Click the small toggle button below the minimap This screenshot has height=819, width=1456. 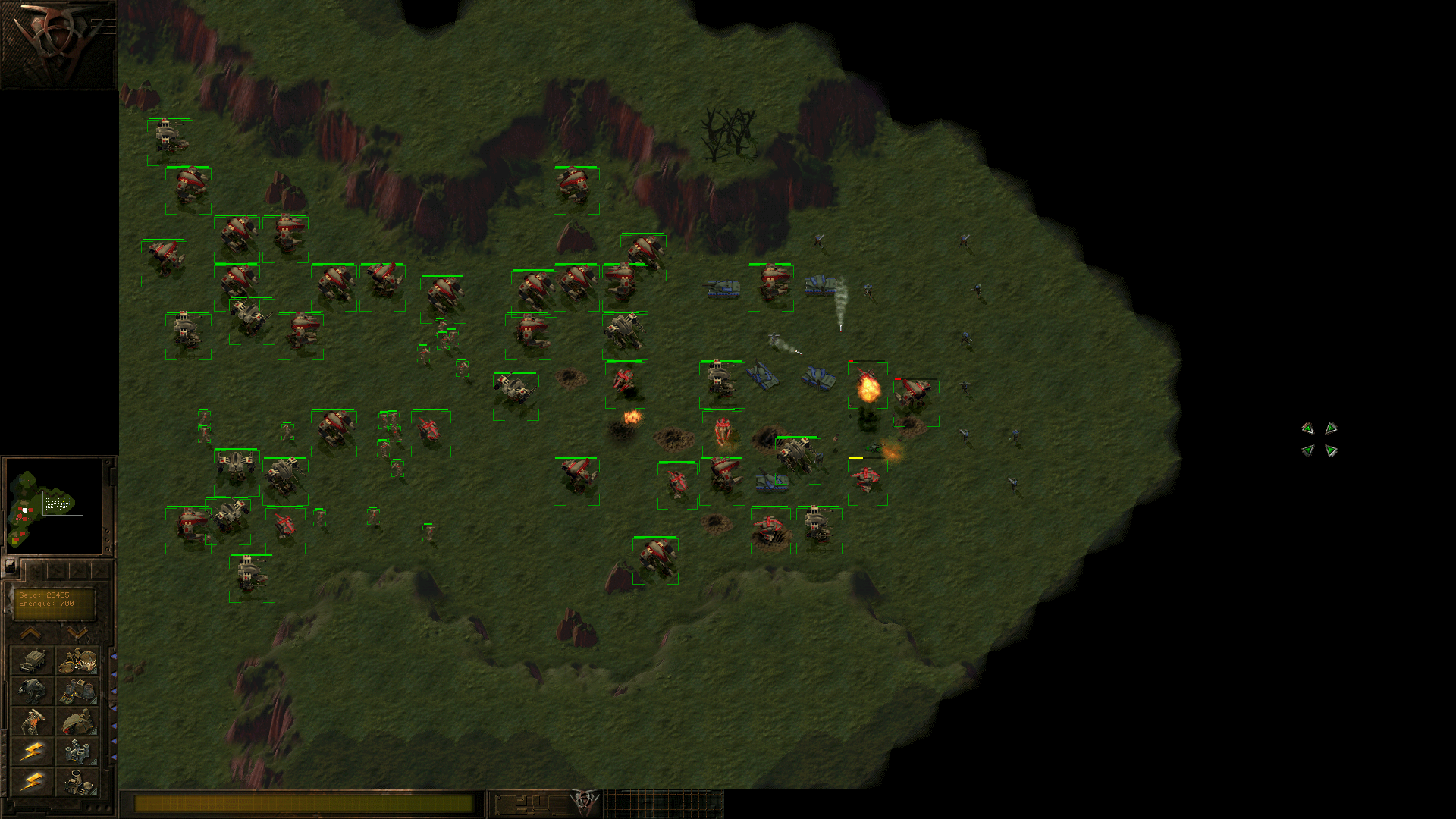point(10,566)
